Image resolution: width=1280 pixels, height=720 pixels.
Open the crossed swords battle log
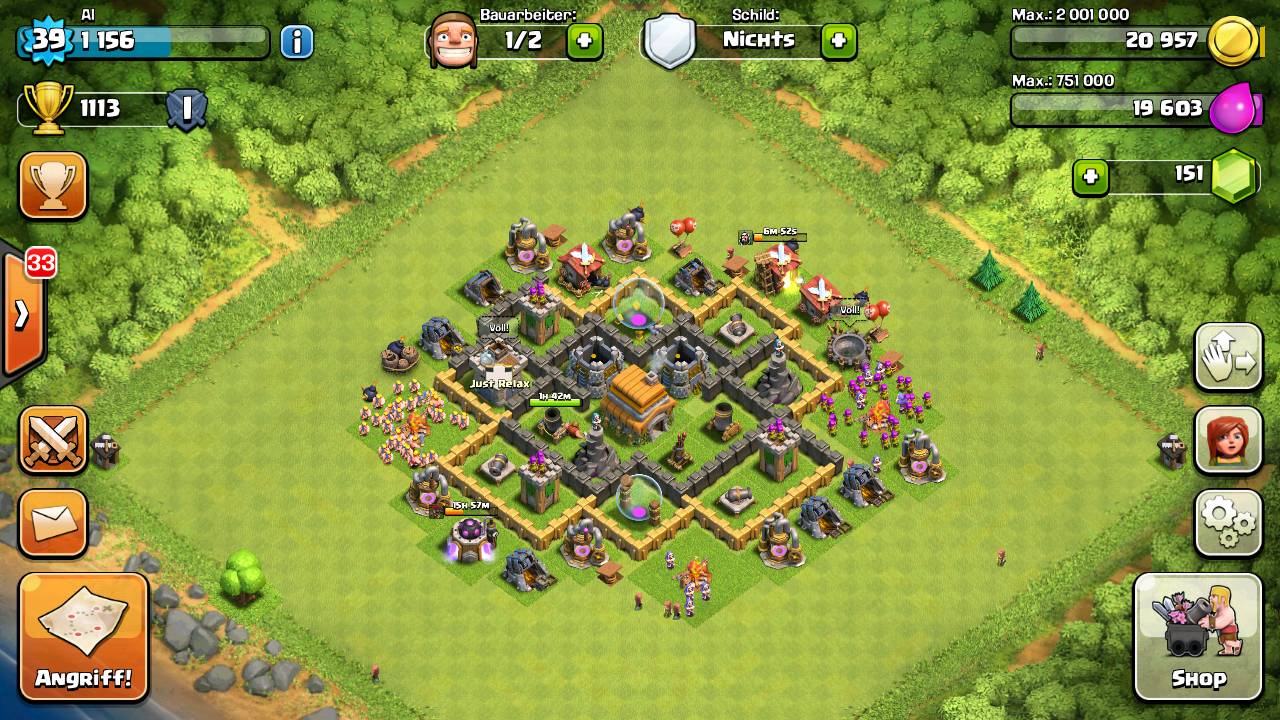(53, 440)
